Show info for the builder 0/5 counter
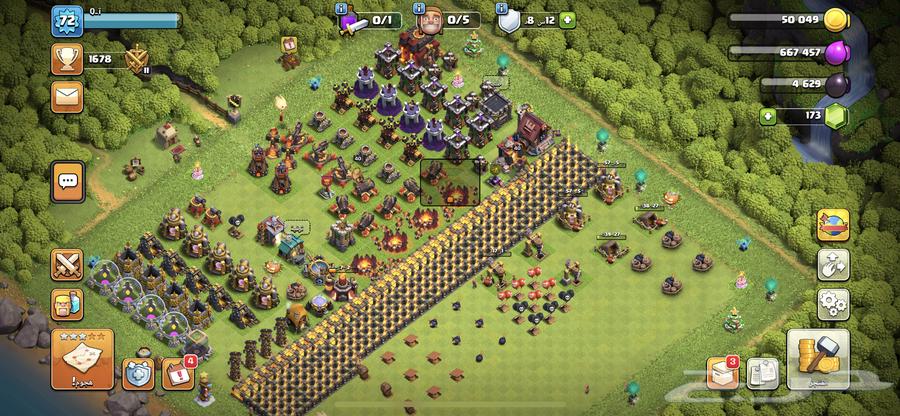 pos(447,19)
